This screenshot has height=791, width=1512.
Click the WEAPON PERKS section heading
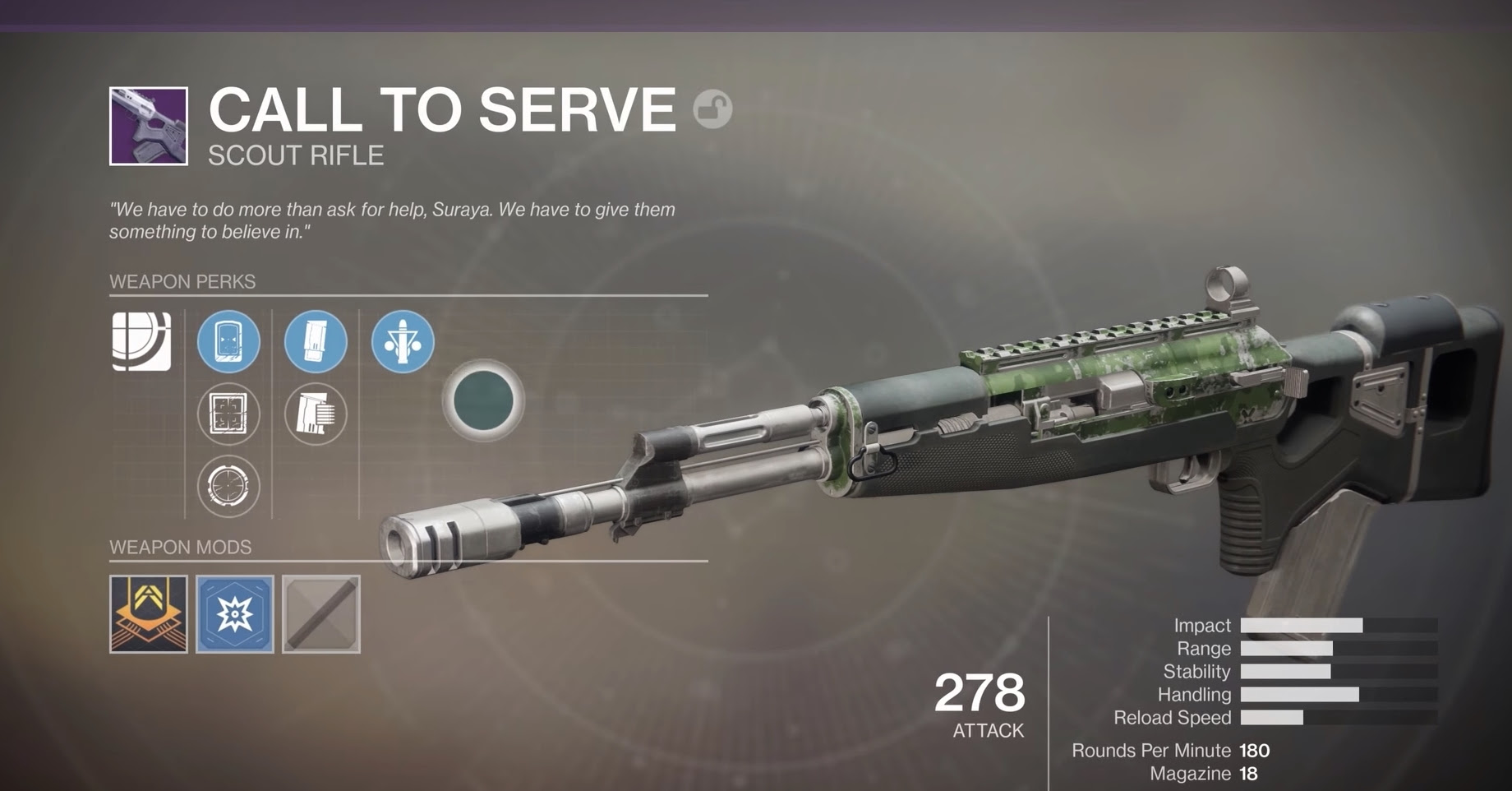coord(182,281)
